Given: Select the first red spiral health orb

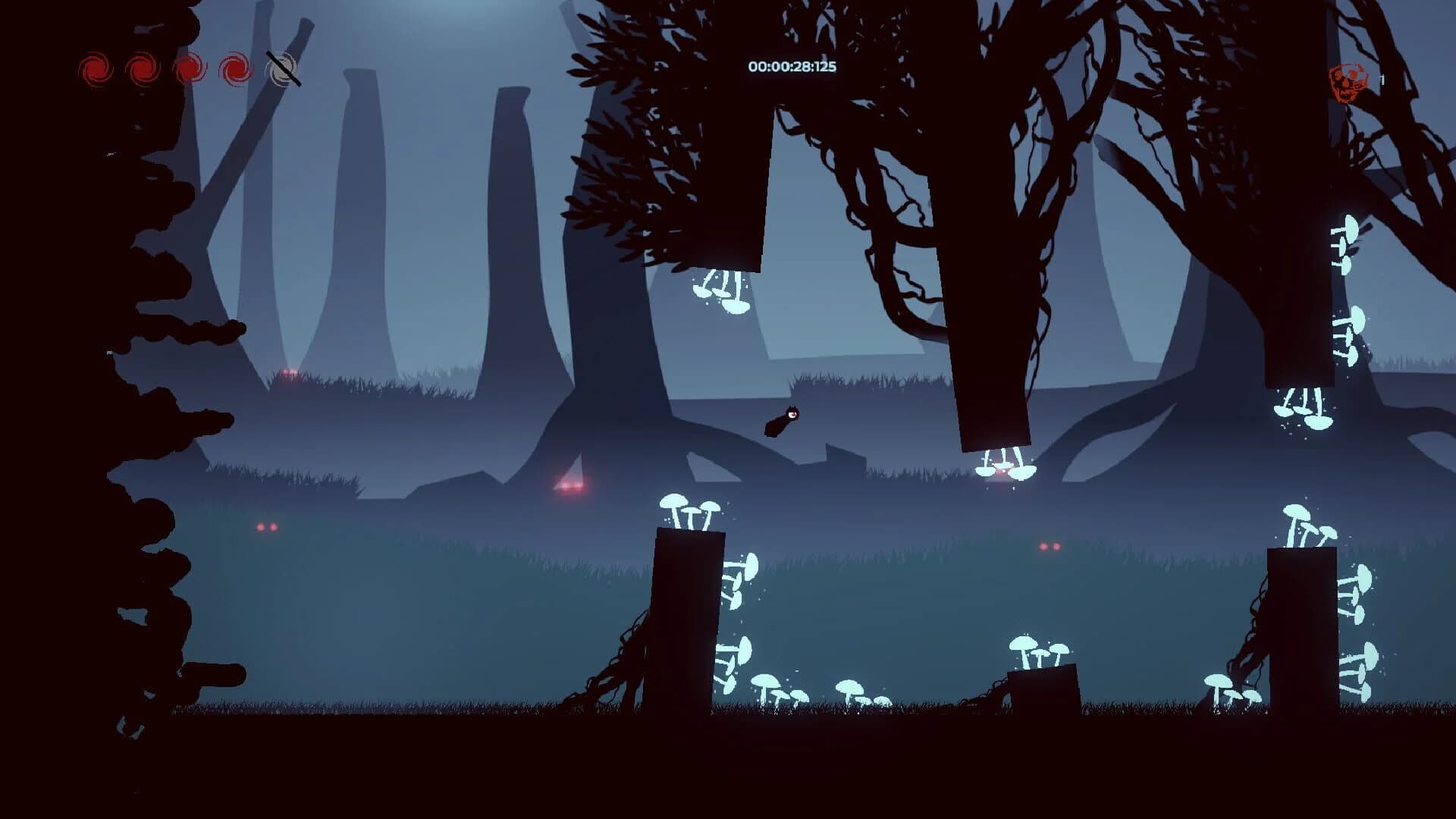Looking at the screenshot, I should click(x=96, y=67).
